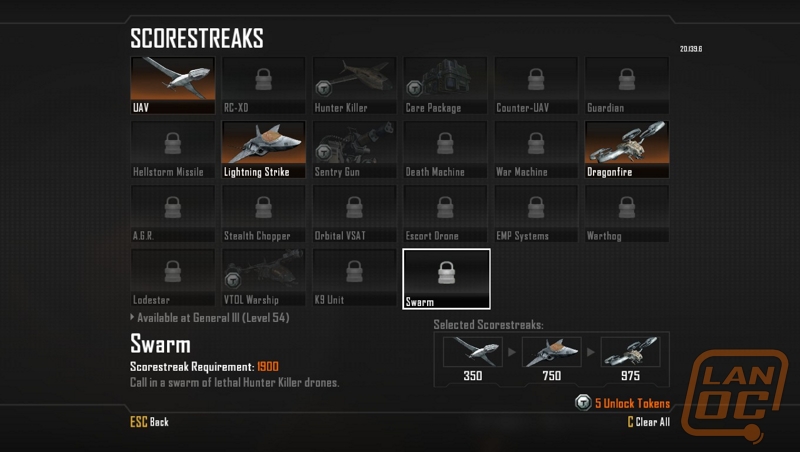This screenshot has height=452, width=800.
Task: Select the War Machine tile
Action: pyautogui.click(x=537, y=149)
